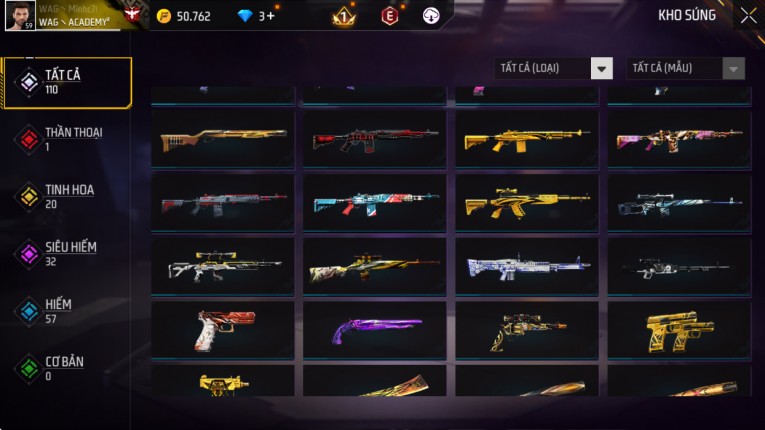
Task: Add more diamonds with the plus button
Action: 269,16
